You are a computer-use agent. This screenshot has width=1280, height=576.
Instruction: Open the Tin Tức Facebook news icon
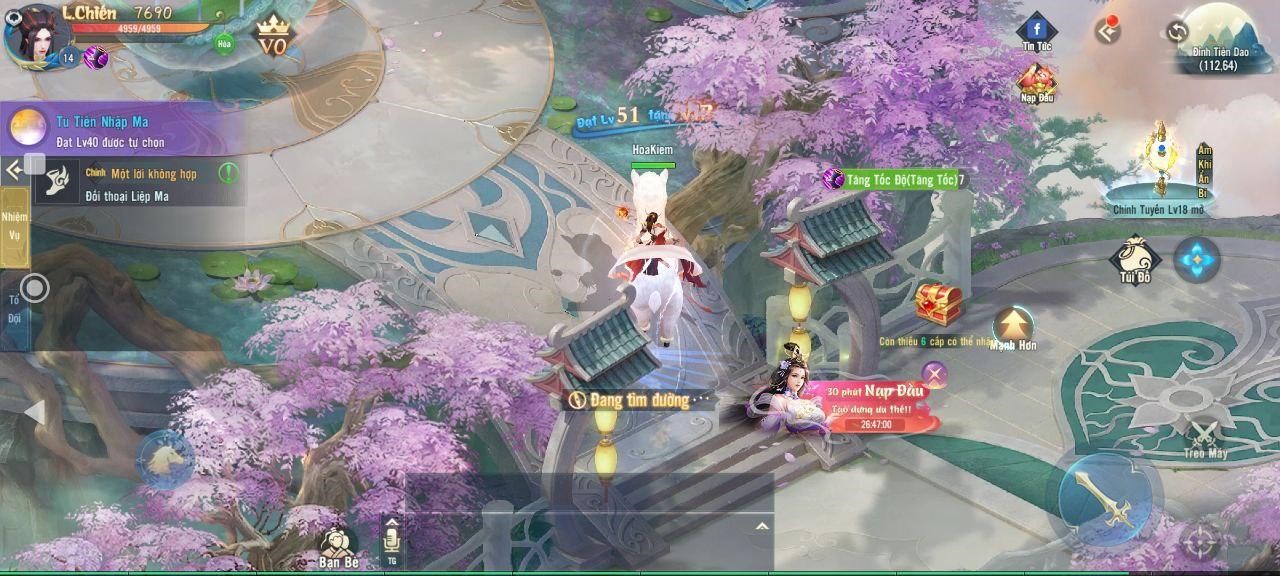point(1037,31)
